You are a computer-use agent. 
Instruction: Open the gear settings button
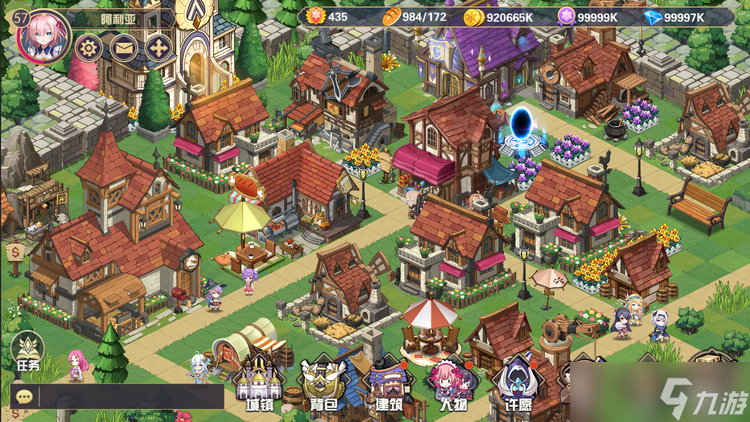[x=89, y=47]
